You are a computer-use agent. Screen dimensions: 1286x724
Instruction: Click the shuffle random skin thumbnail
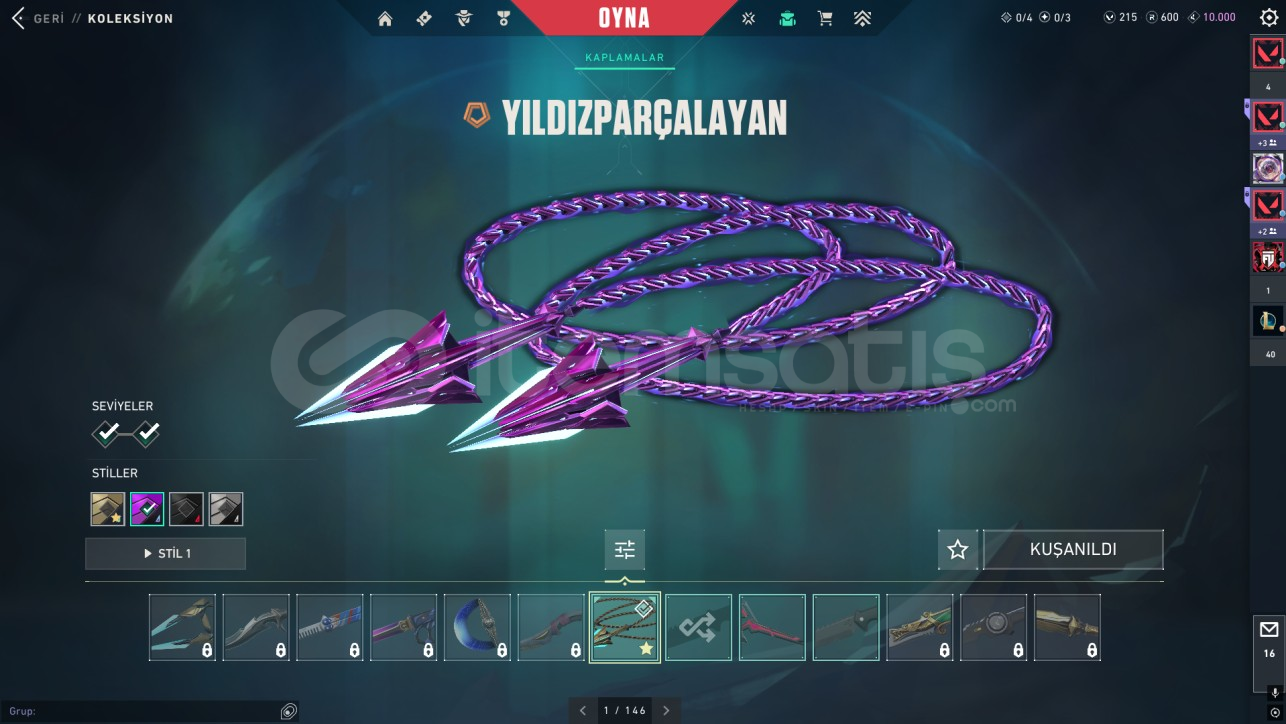698,627
